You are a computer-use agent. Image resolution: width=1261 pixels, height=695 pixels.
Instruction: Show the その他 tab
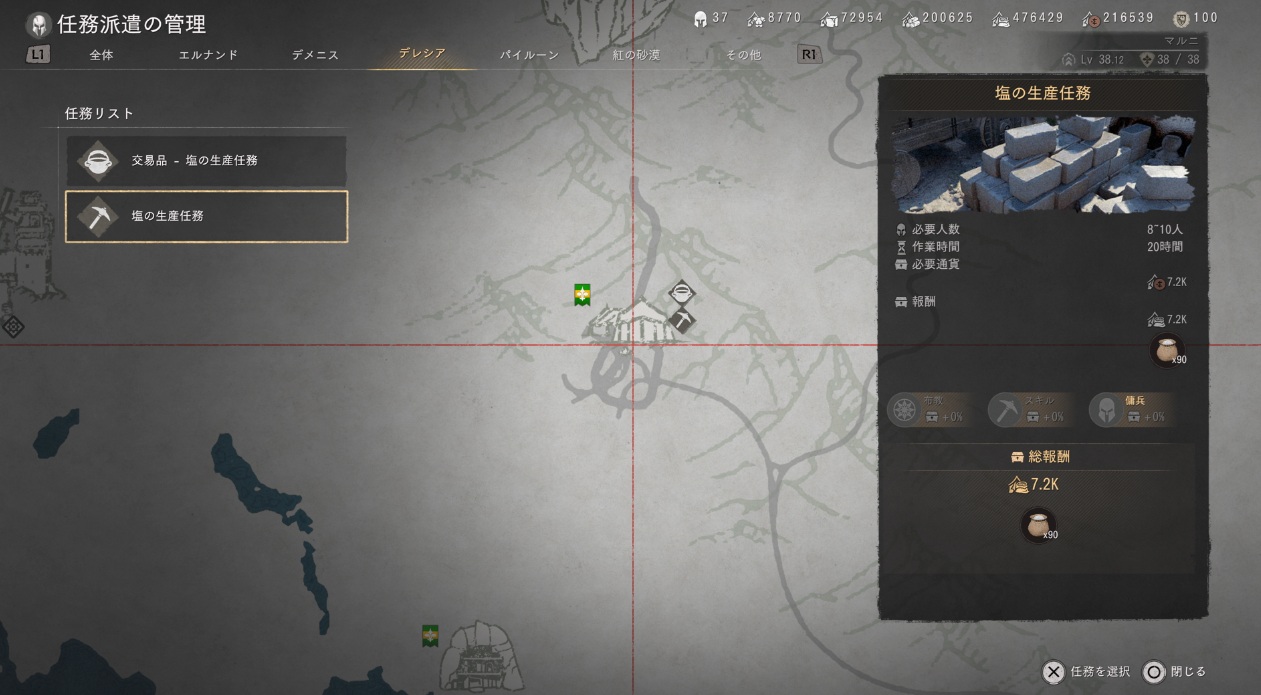point(743,55)
